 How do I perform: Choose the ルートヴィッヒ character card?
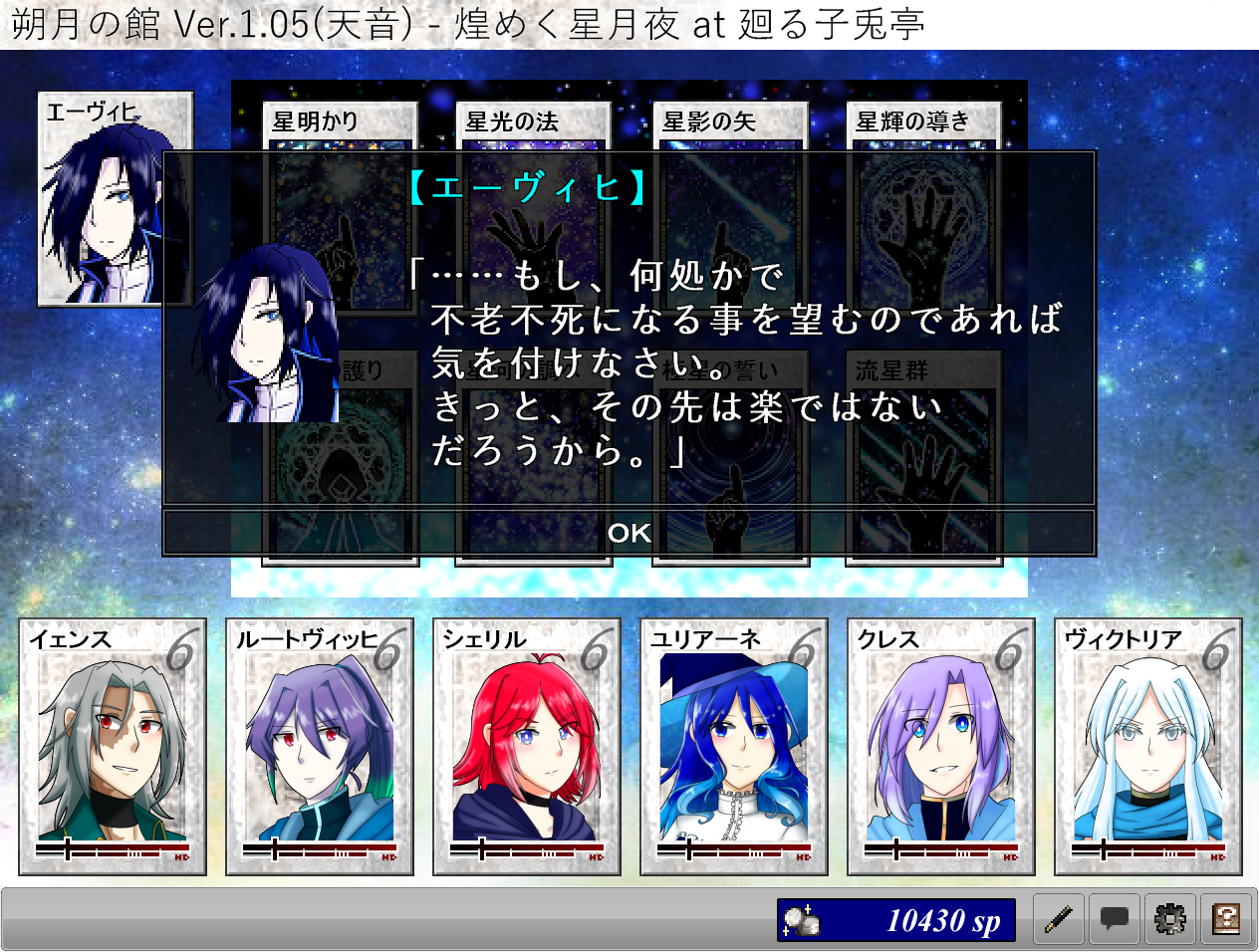coord(320,746)
